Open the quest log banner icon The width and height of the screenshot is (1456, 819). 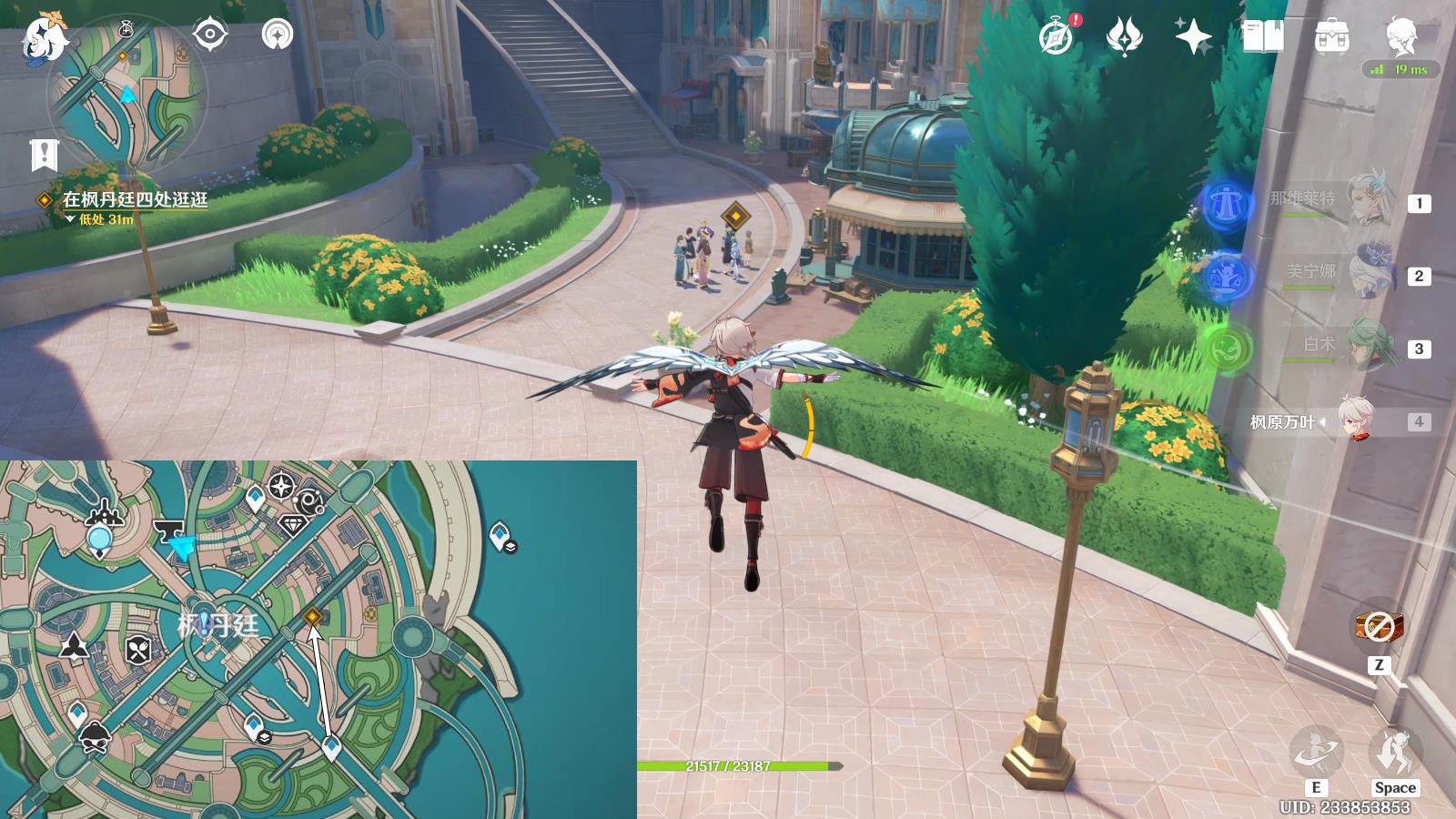pos(44,156)
